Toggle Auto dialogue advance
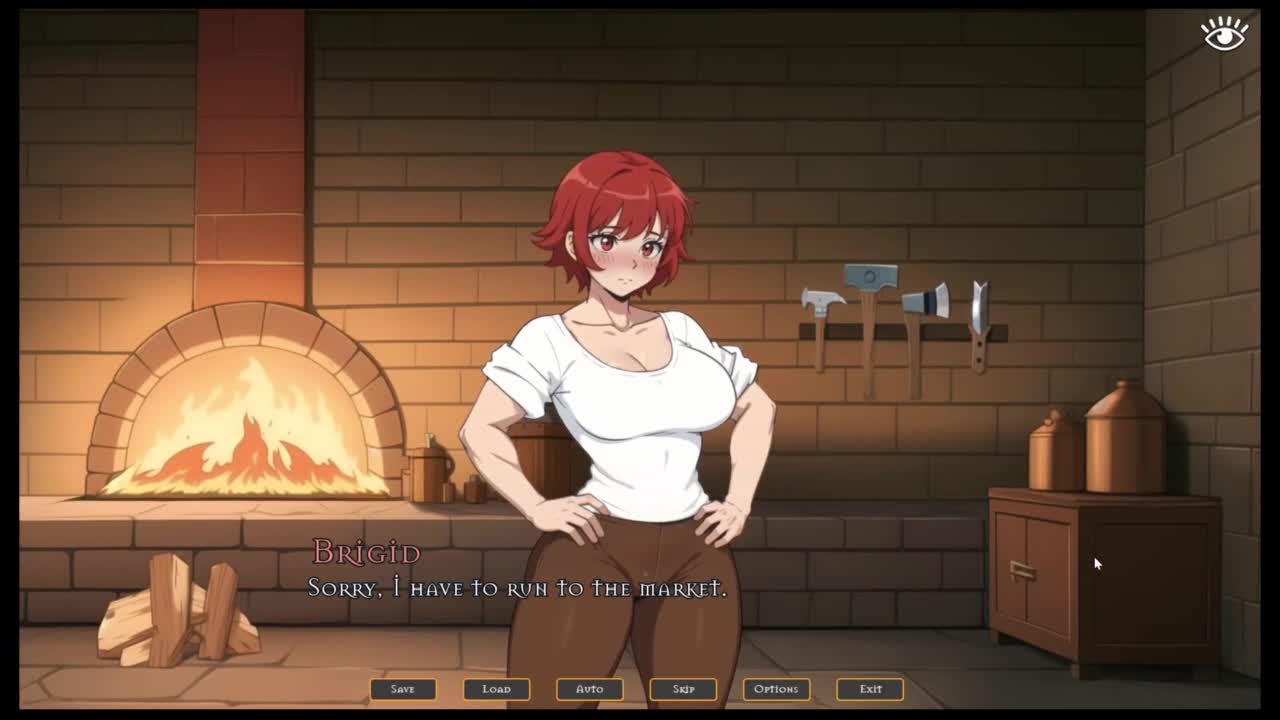Image resolution: width=1280 pixels, height=720 pixels. point(590,689)
